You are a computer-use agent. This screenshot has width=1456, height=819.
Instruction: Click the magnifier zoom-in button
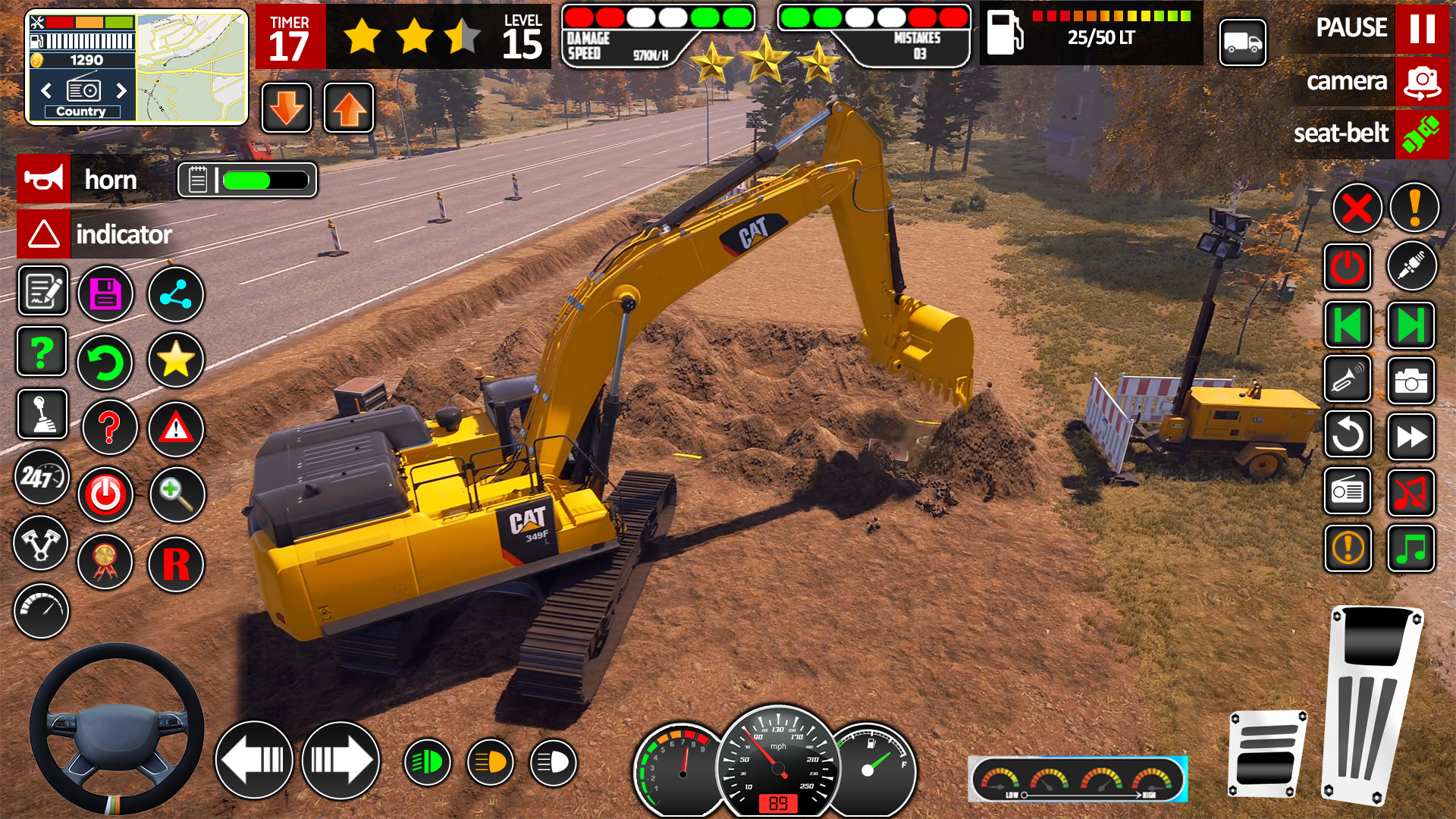(x=177, y=495)
